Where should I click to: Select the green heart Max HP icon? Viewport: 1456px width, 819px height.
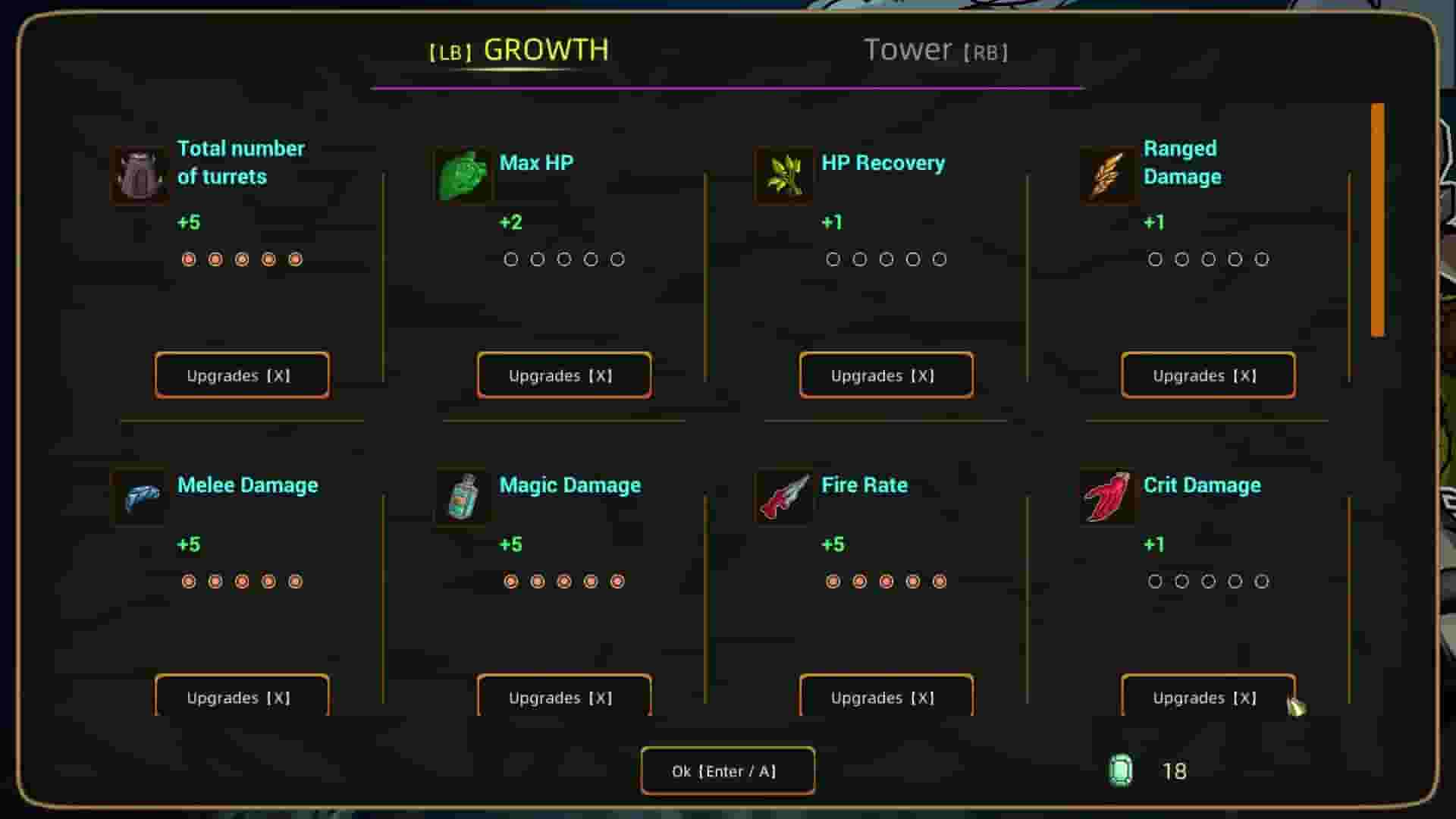coord(463,176)
